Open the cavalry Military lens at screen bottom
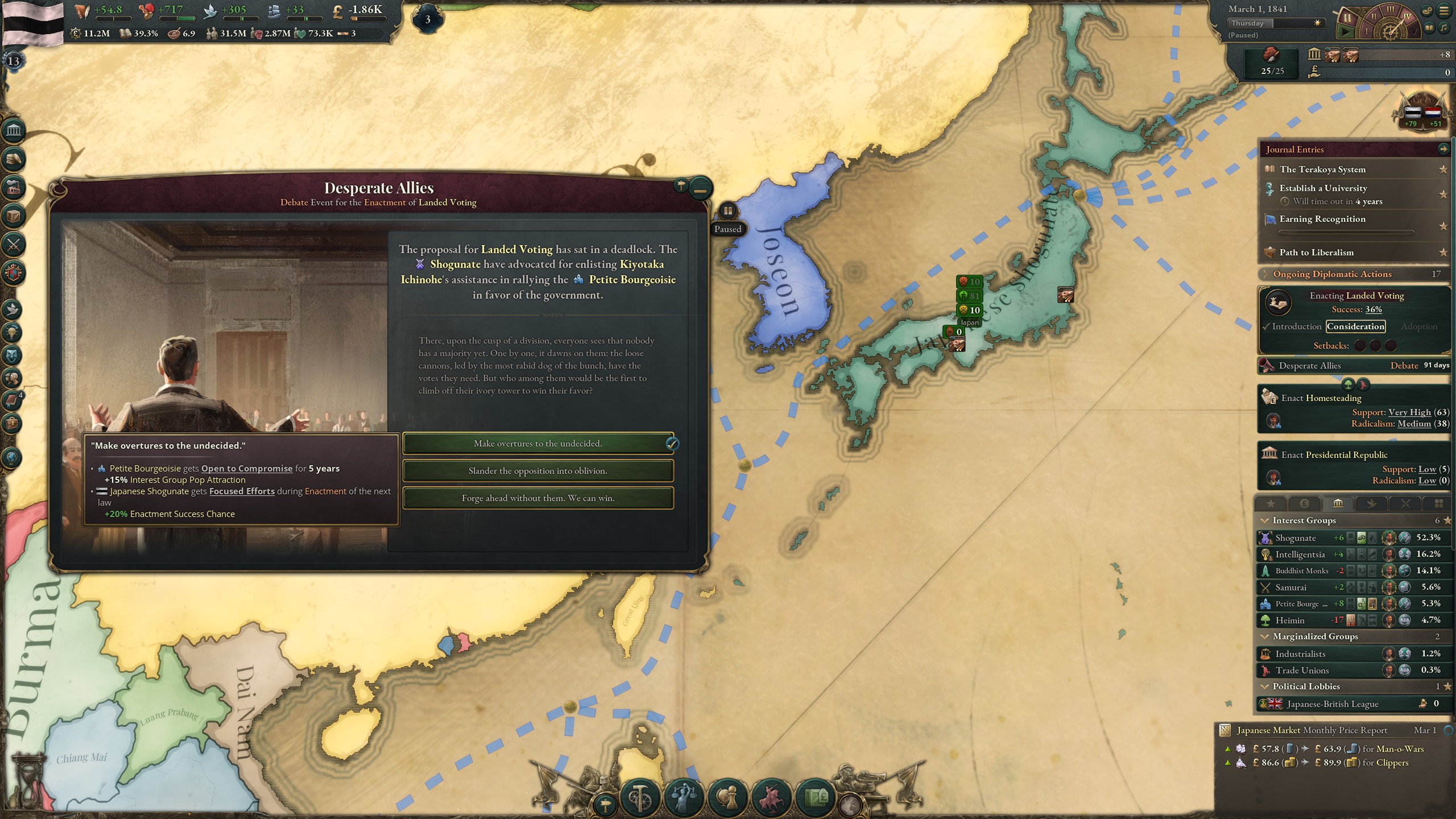Screen dimensions: 1456x819 pyautogui.click(x=772, y=798)
